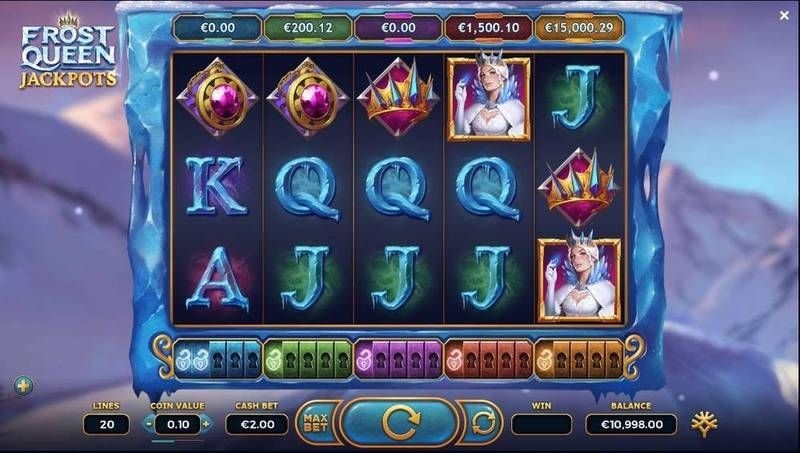The height and width of the screenshot is (453, 800).
Task: Click the round green plus button
Action: point(20,384)
